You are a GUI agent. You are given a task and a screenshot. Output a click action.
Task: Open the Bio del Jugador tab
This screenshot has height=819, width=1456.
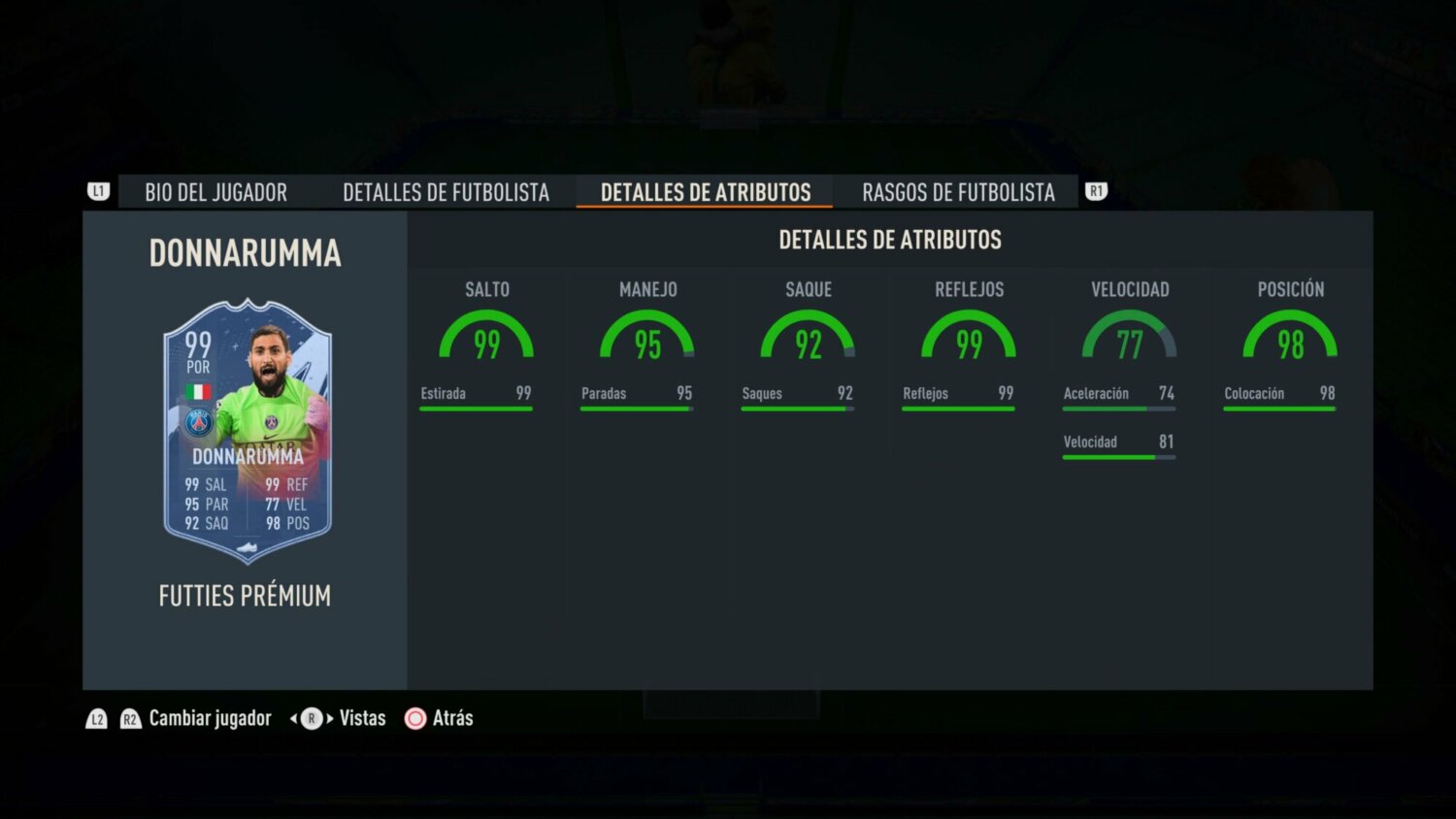pos(215,192)
